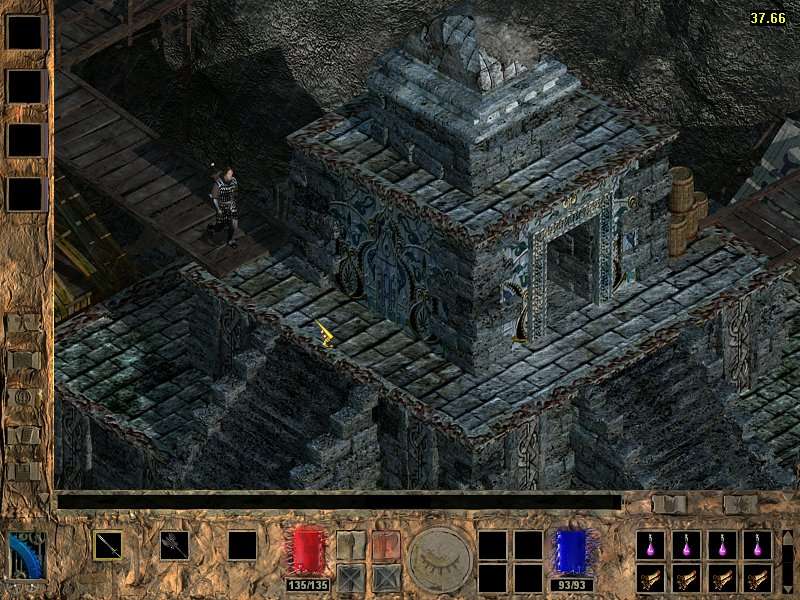
Task: Select the blue bow icon in the corner
Action: click(27, 555)
